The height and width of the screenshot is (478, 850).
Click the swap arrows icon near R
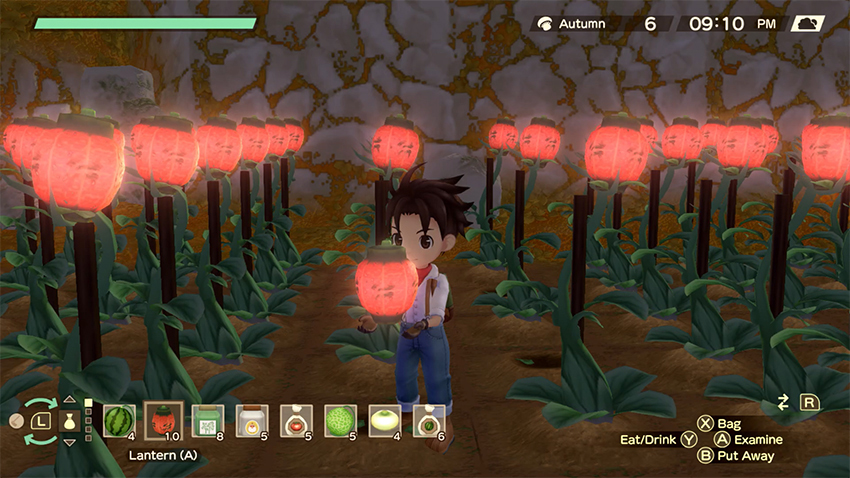click(783, 402)
